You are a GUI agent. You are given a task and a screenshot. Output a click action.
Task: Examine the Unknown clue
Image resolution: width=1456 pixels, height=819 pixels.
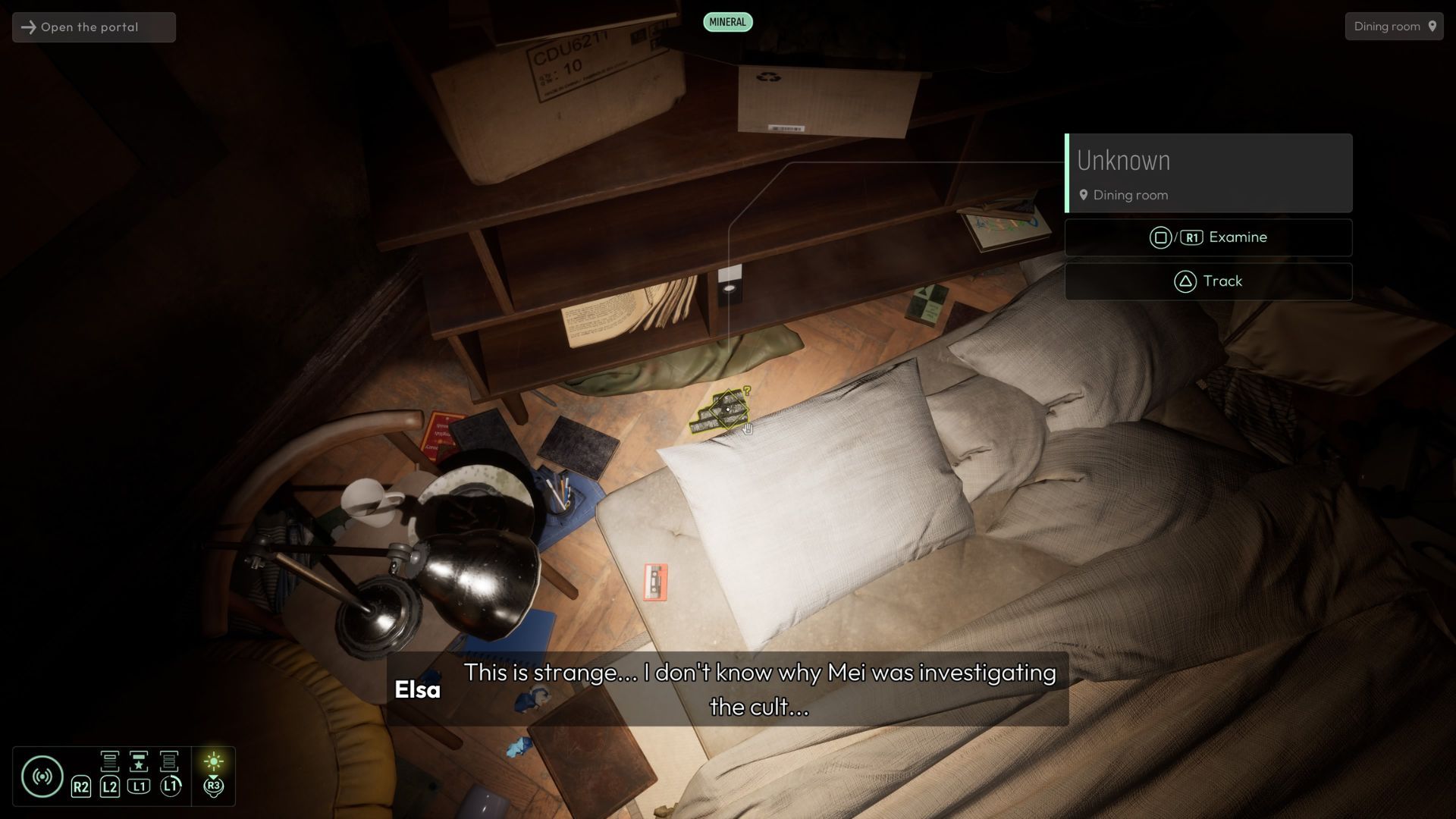pos(1208,237)
